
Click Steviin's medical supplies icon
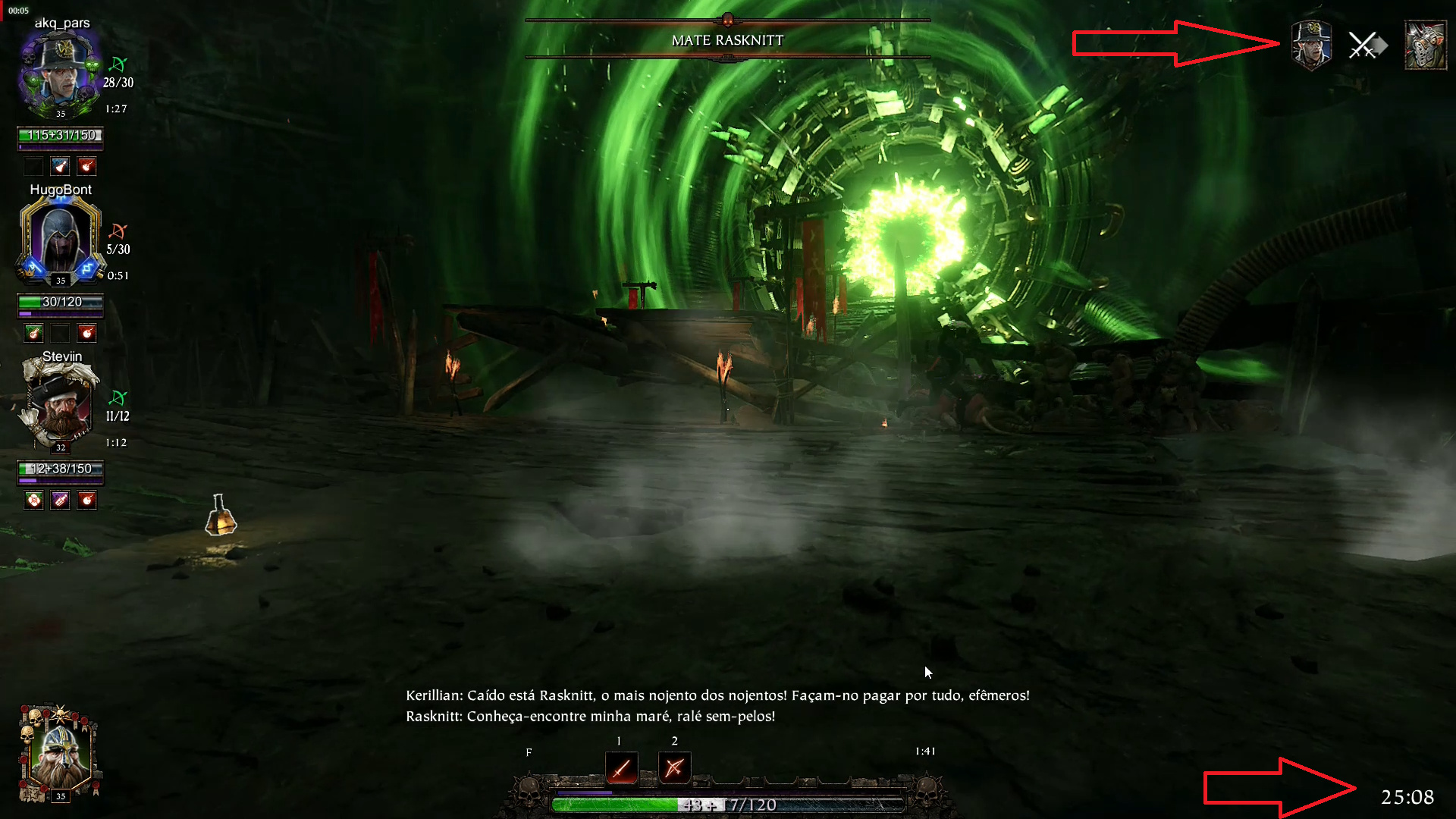[x=33, y=500]
